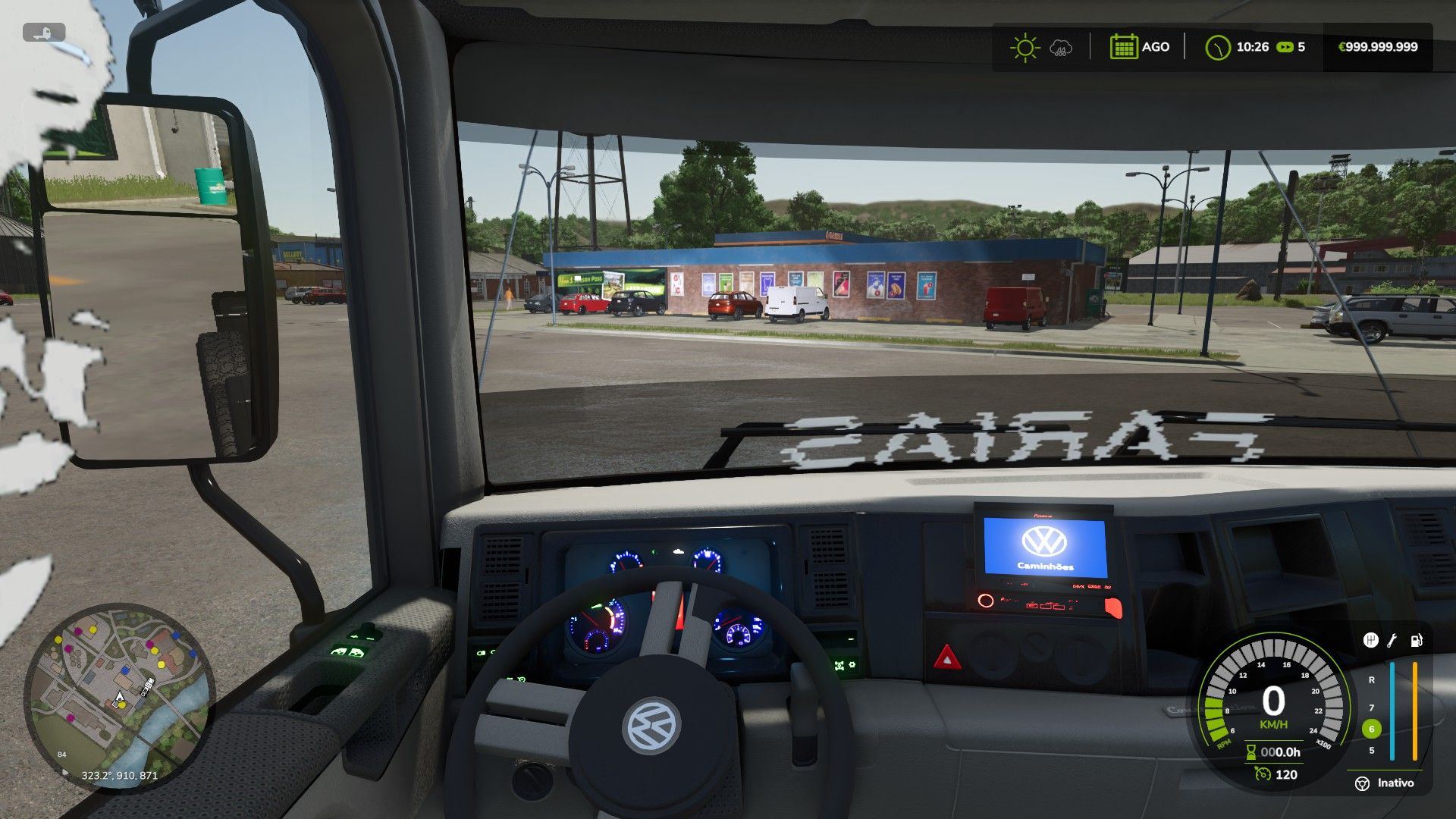Choose the R reverse gear indicator

coord(1371,680)
